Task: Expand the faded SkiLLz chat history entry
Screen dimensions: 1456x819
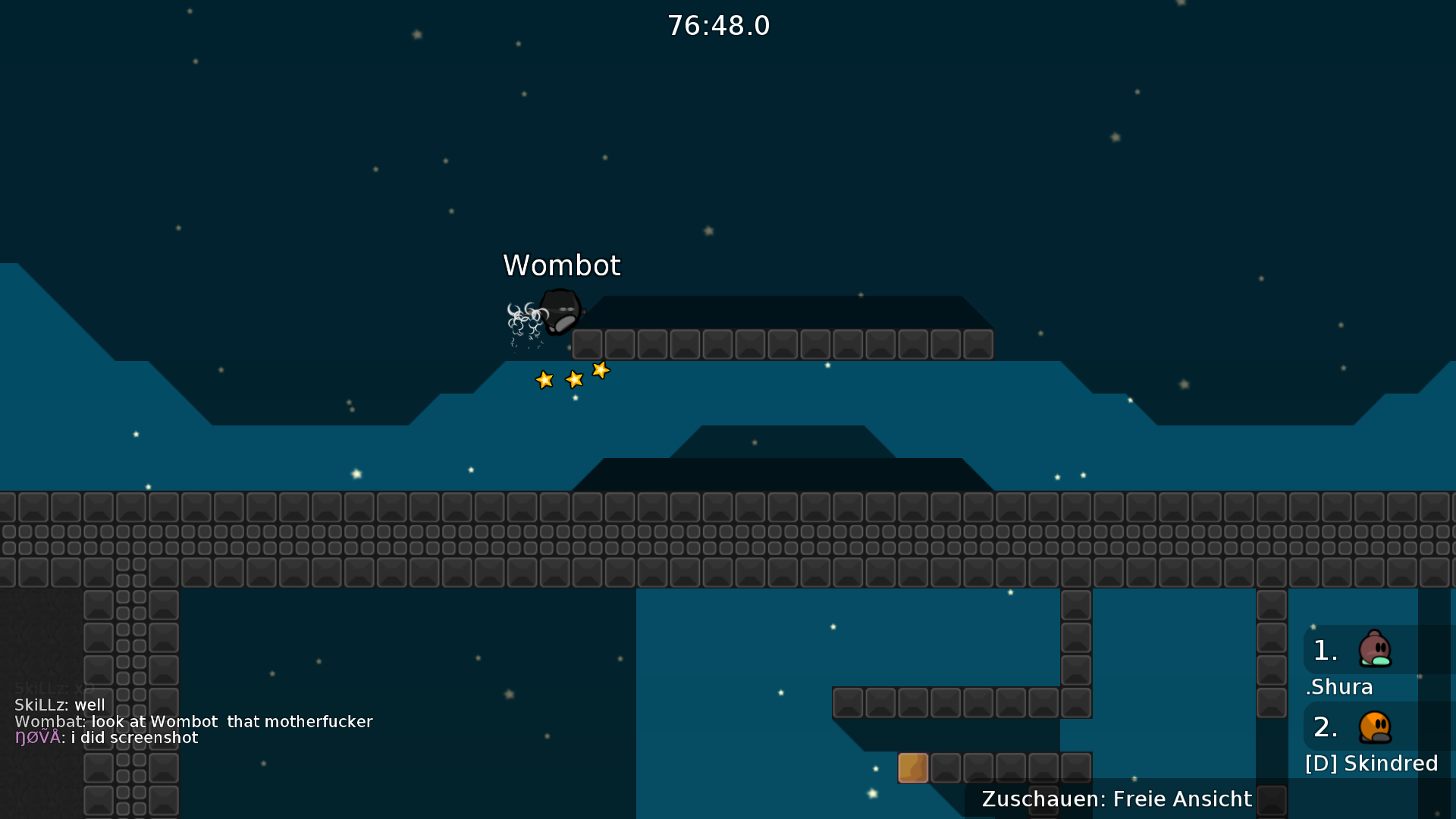Action: [x=53, y=688]
